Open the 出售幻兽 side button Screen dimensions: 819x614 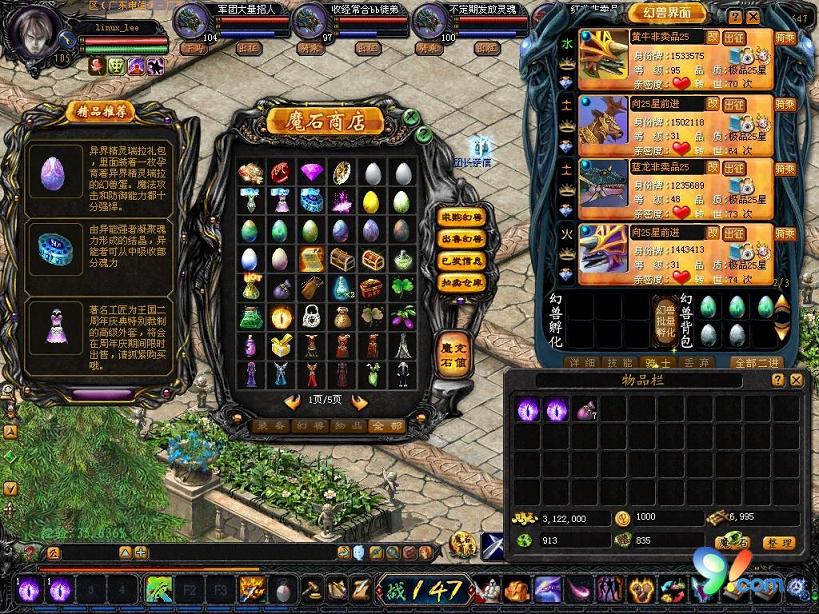click(x=458, y=239)
